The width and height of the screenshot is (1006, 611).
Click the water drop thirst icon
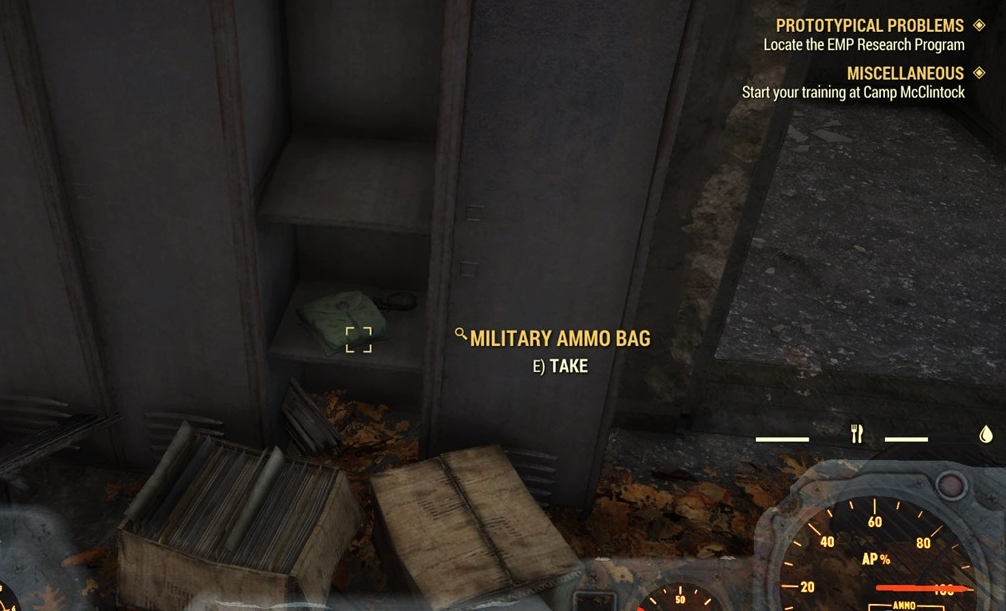pyautogui.click(x=985, y=434)
